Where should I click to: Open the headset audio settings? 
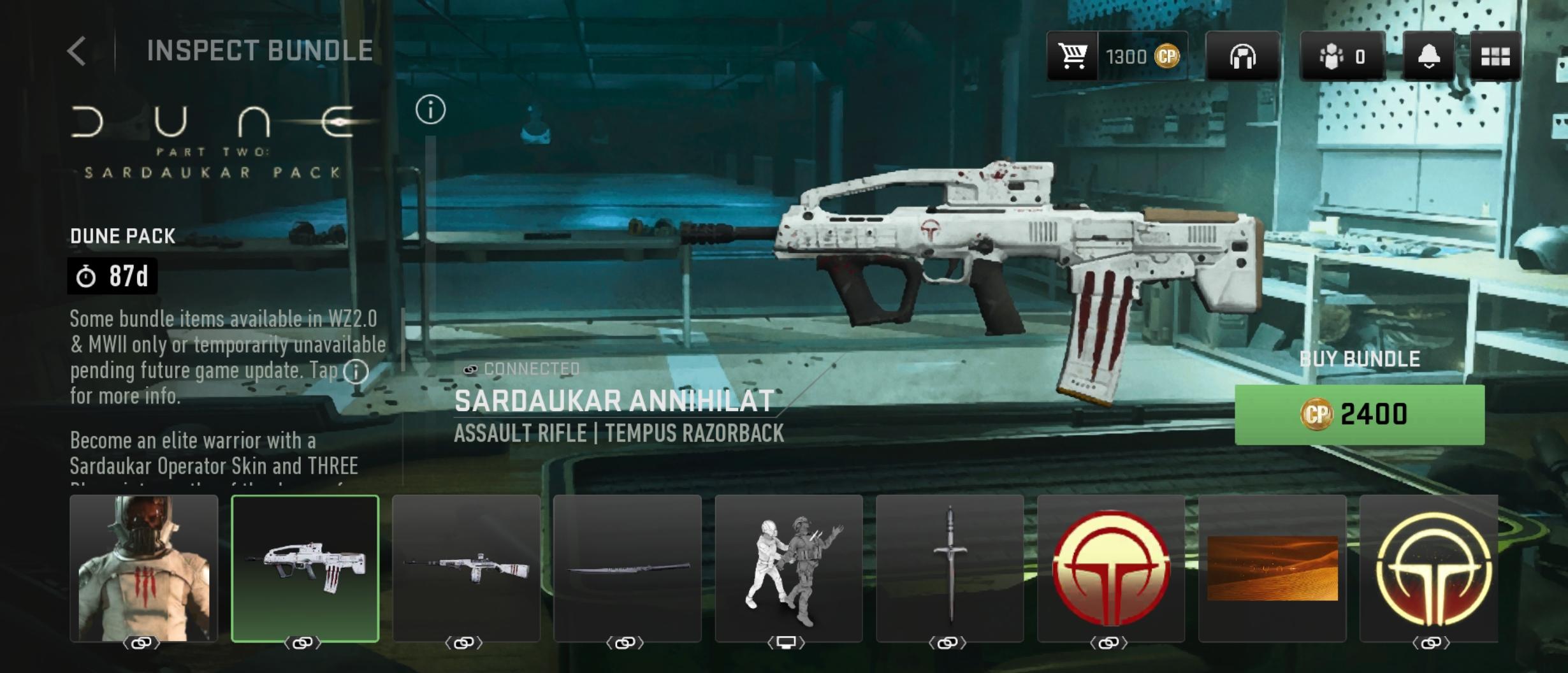[1242, 57]
